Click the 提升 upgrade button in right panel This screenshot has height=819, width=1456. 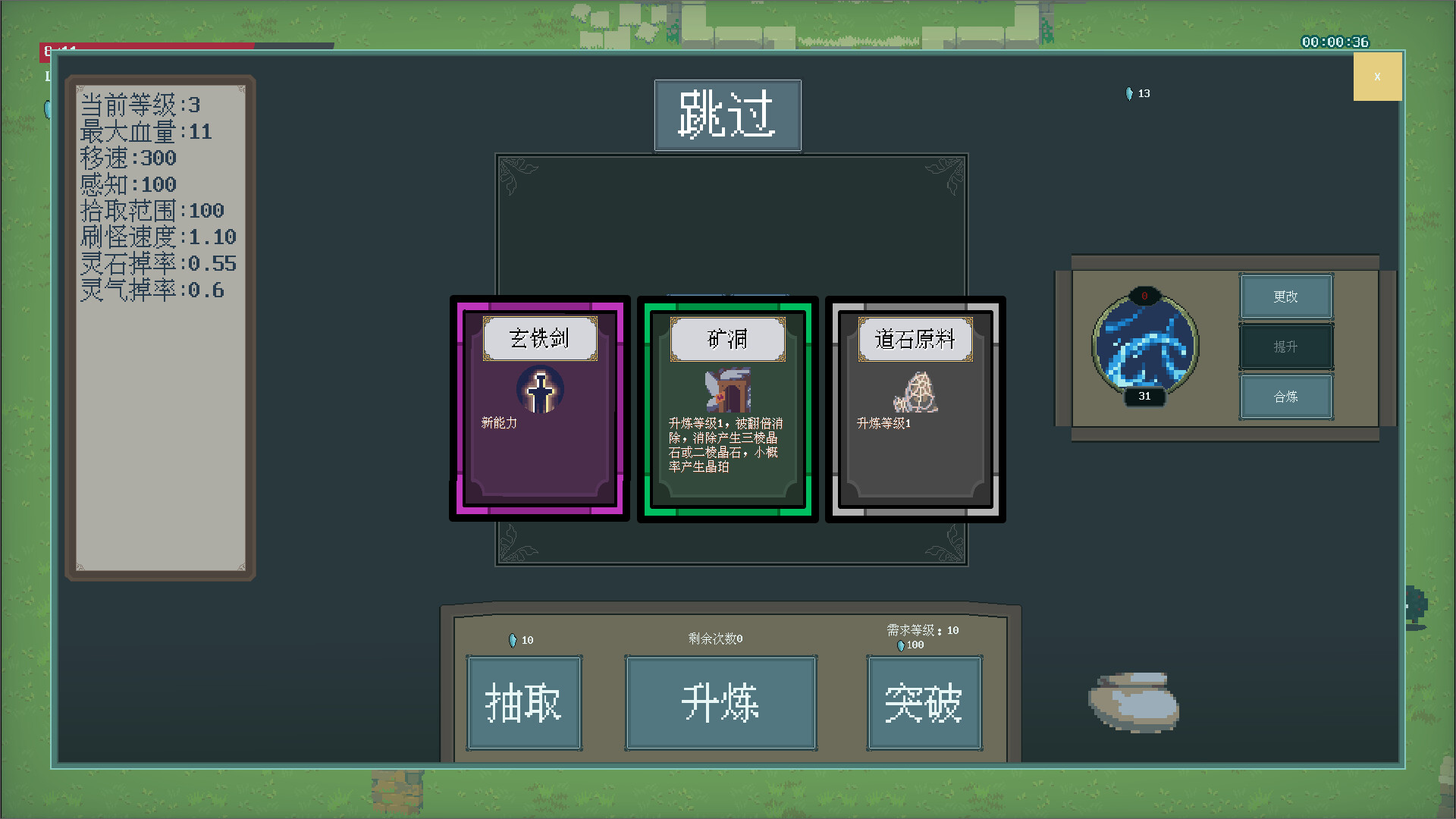(x=1285, y=347)
